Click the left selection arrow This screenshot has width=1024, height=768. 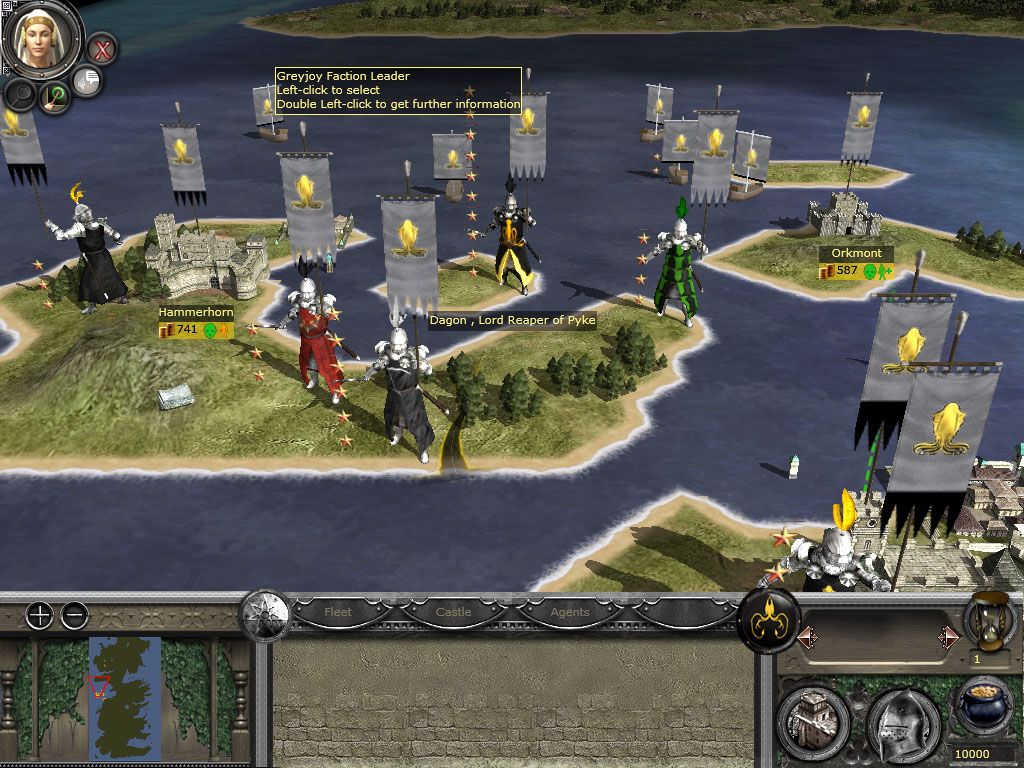coord(805,637)
